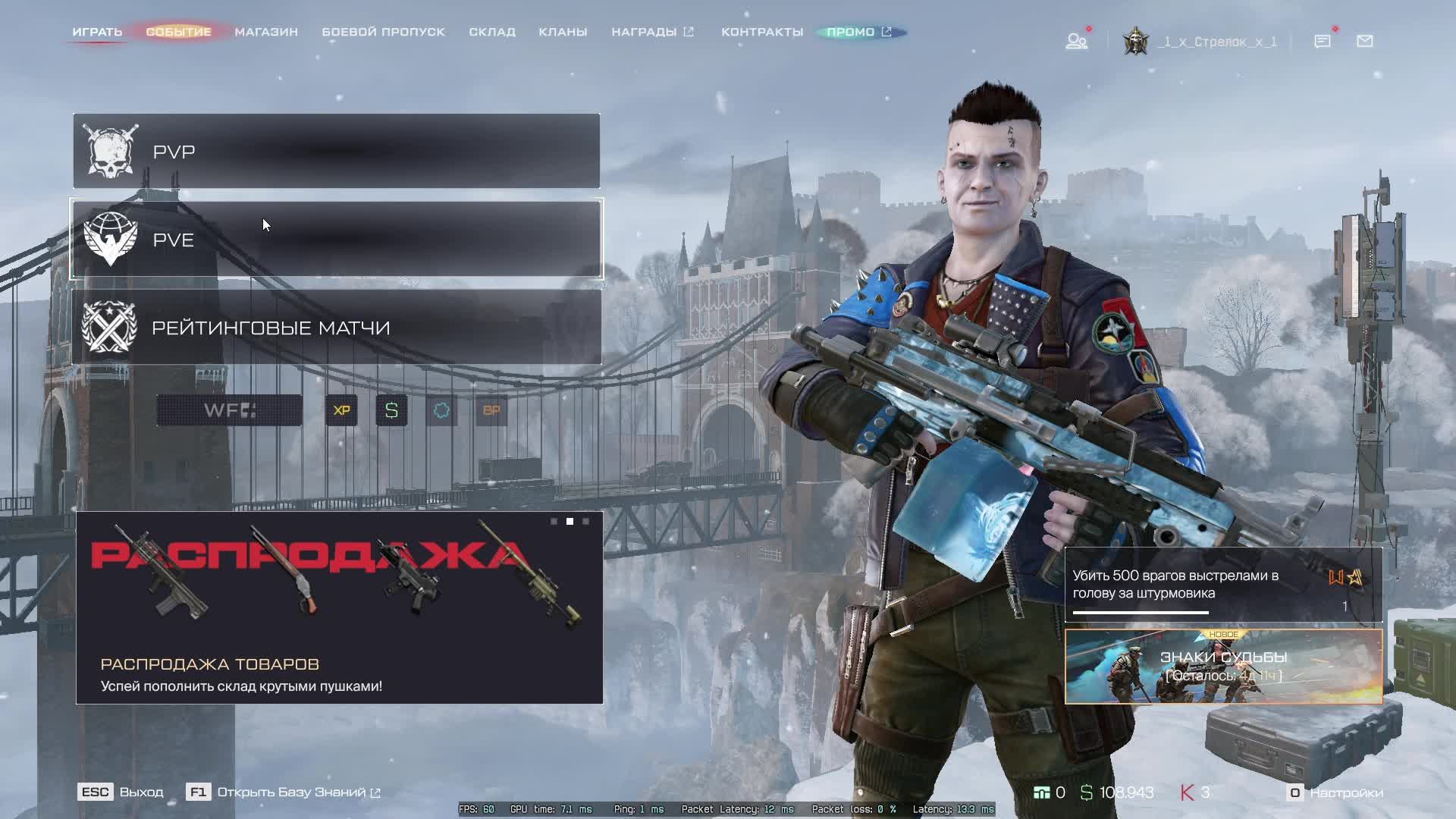Viewport: 1456px width, 819px height.
Task: Open the mail envelope icon
Action: pos(1364,41)
